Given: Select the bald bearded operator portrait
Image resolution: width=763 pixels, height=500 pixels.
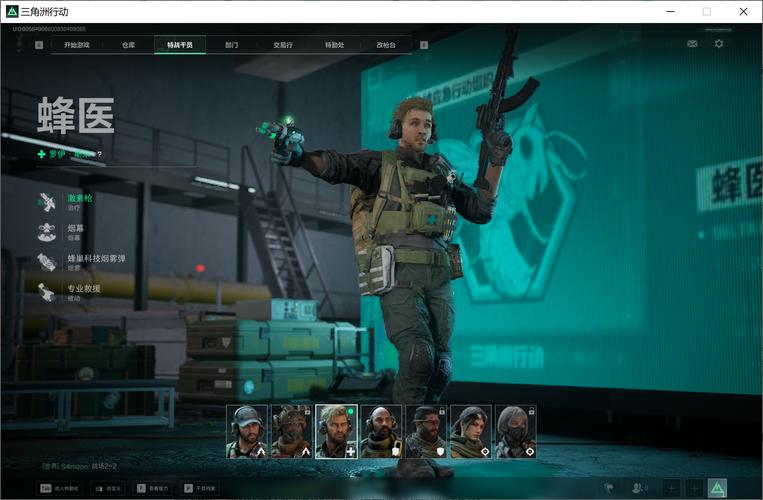Looking at the screenshot, I should point(381,431).
